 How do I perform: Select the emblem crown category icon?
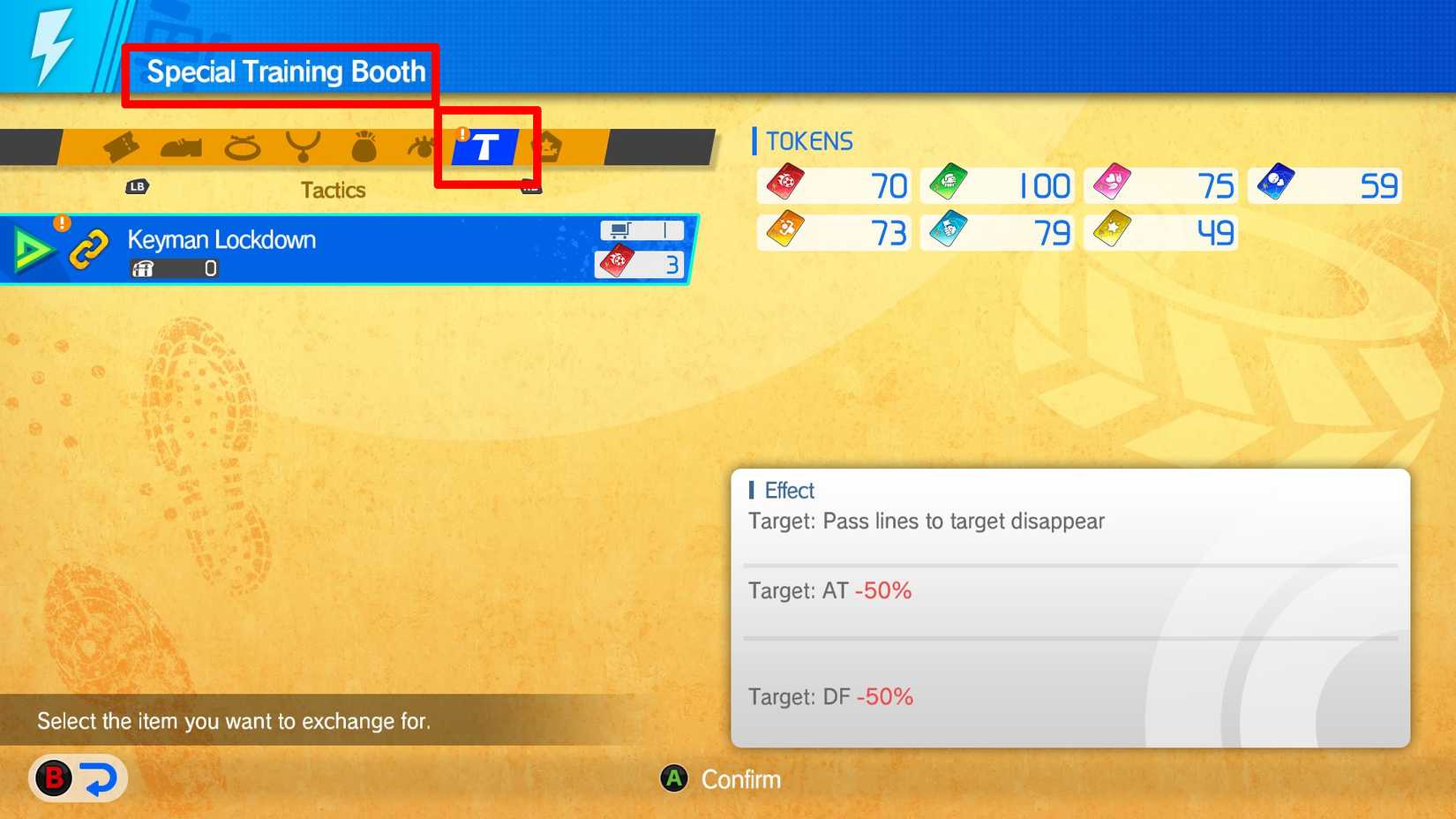(x=549, y=147)
